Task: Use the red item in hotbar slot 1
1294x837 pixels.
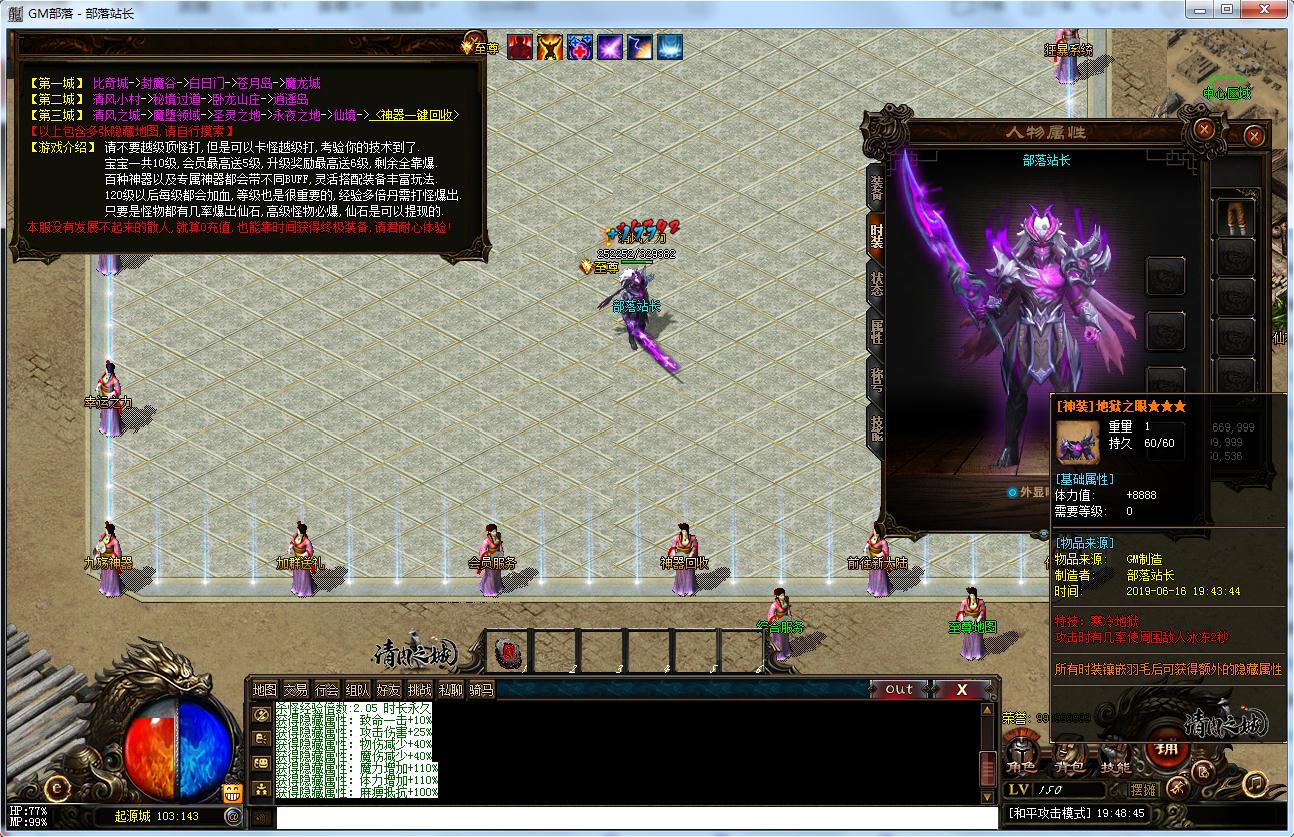Action: pyautogui.click(x=508, y=652)
